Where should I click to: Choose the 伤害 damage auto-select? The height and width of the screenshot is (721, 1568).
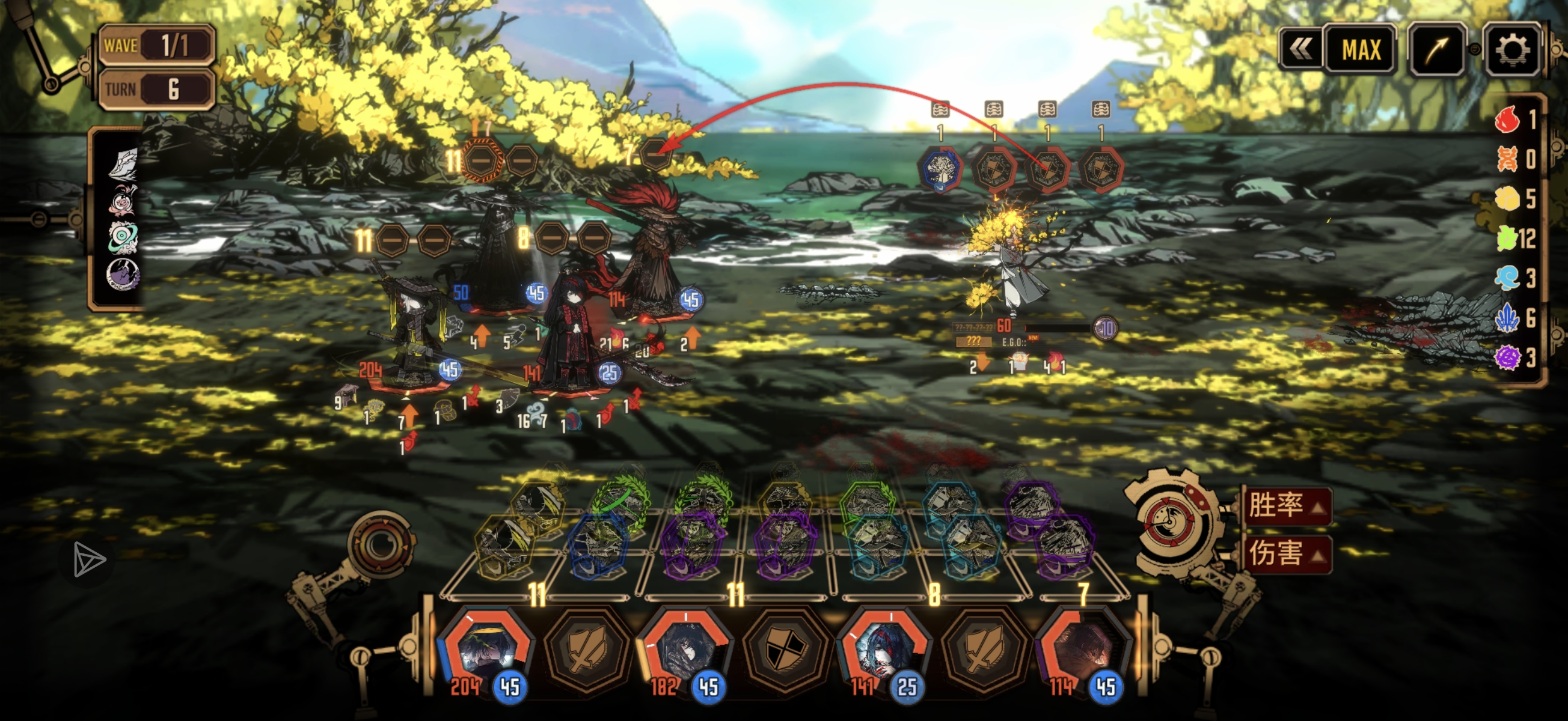[1284, 554]
